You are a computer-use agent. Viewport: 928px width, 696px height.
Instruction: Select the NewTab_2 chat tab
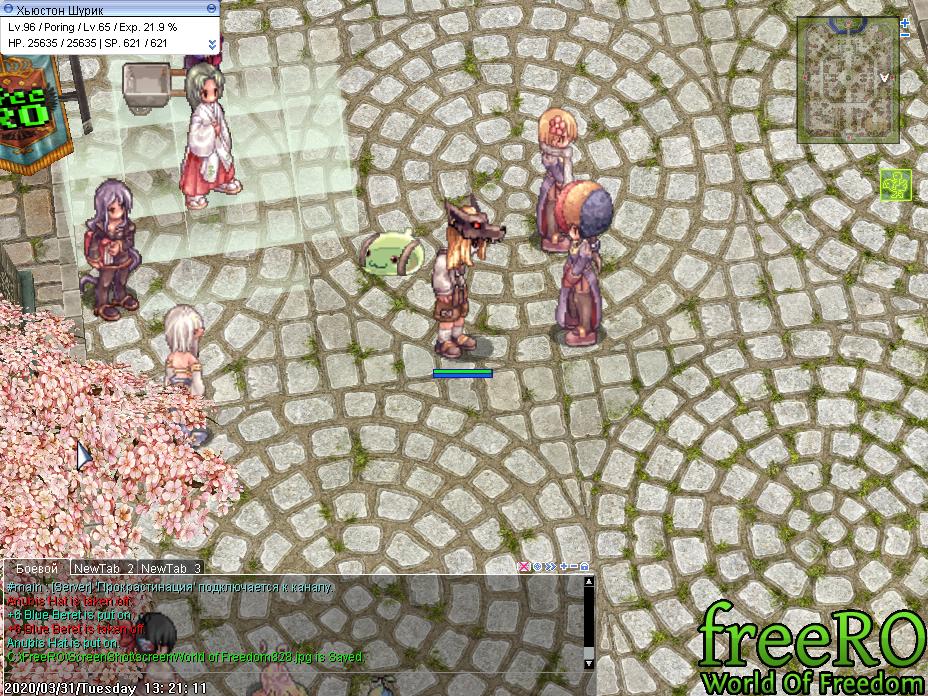coord(103,568)
